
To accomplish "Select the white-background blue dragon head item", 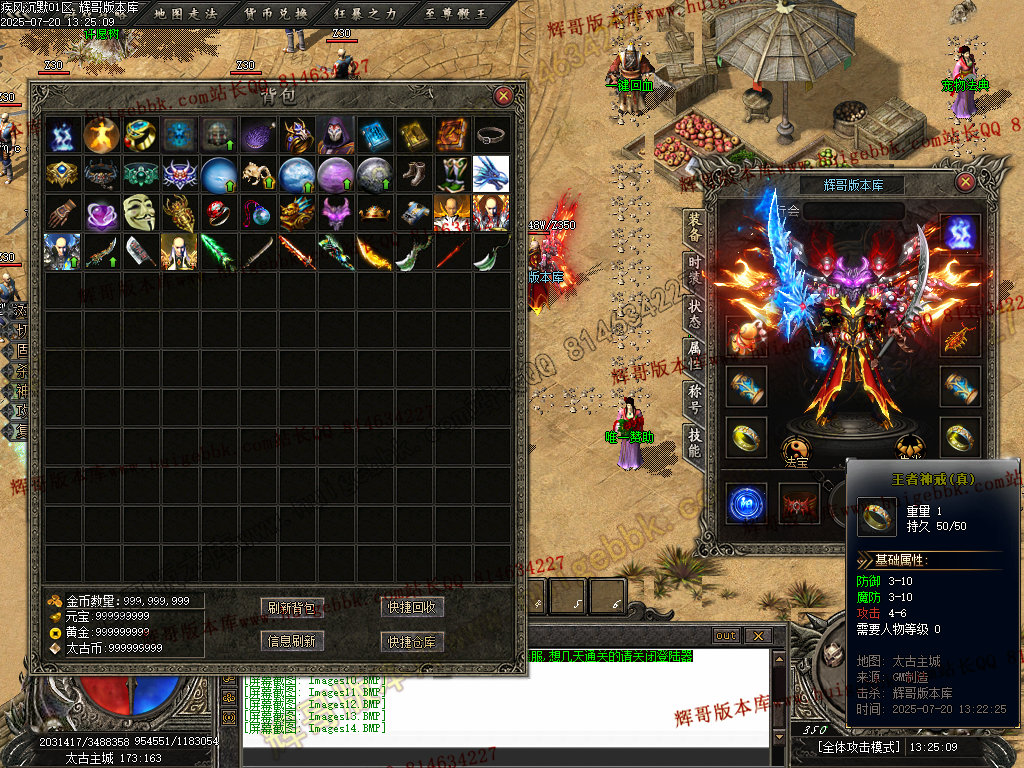I will pos(490,174).
